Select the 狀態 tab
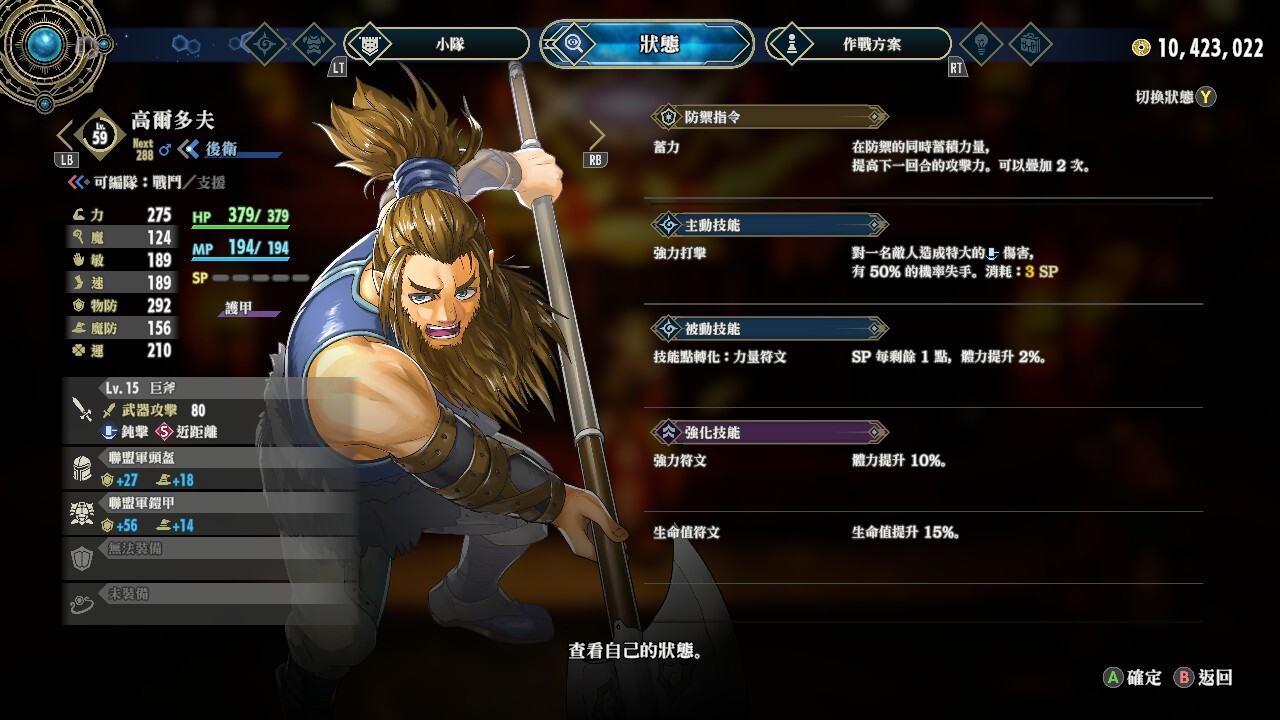The width and height of the screenshot is (1280, 720). pos(647,44)
